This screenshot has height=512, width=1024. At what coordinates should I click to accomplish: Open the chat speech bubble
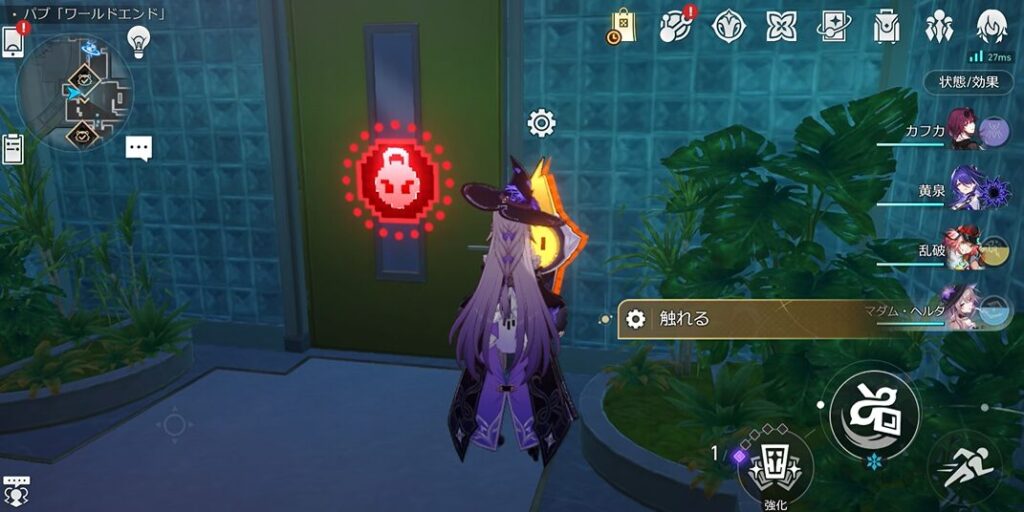[x=139, y=149]
